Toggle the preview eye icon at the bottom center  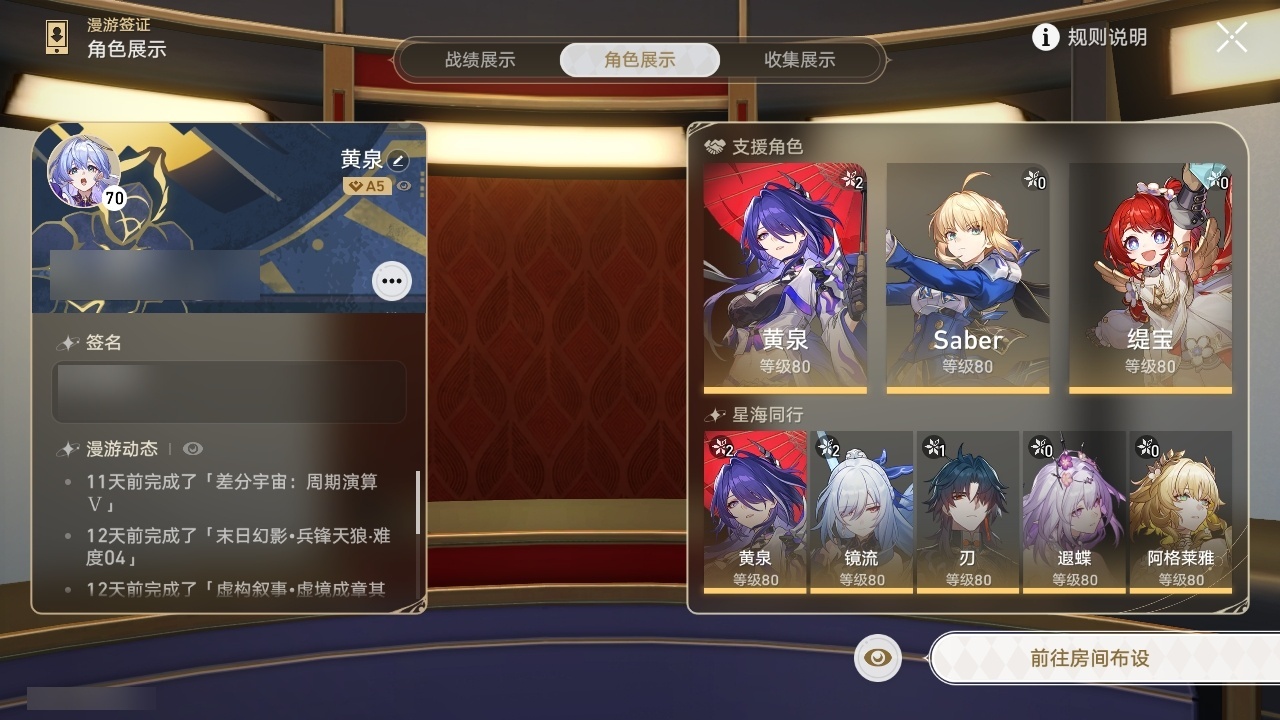[x=877, y=658]
